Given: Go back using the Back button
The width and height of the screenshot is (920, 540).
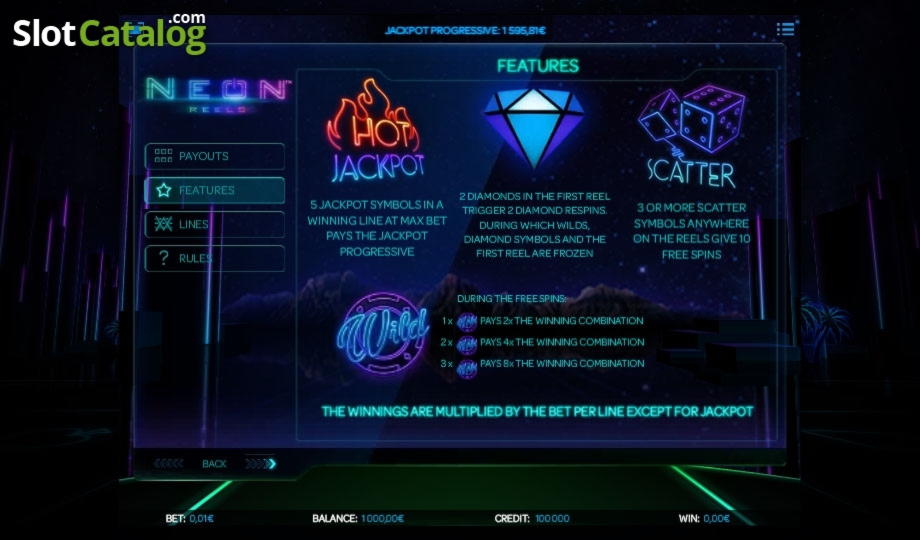Looking at the screenshot, I should [214, 464].
